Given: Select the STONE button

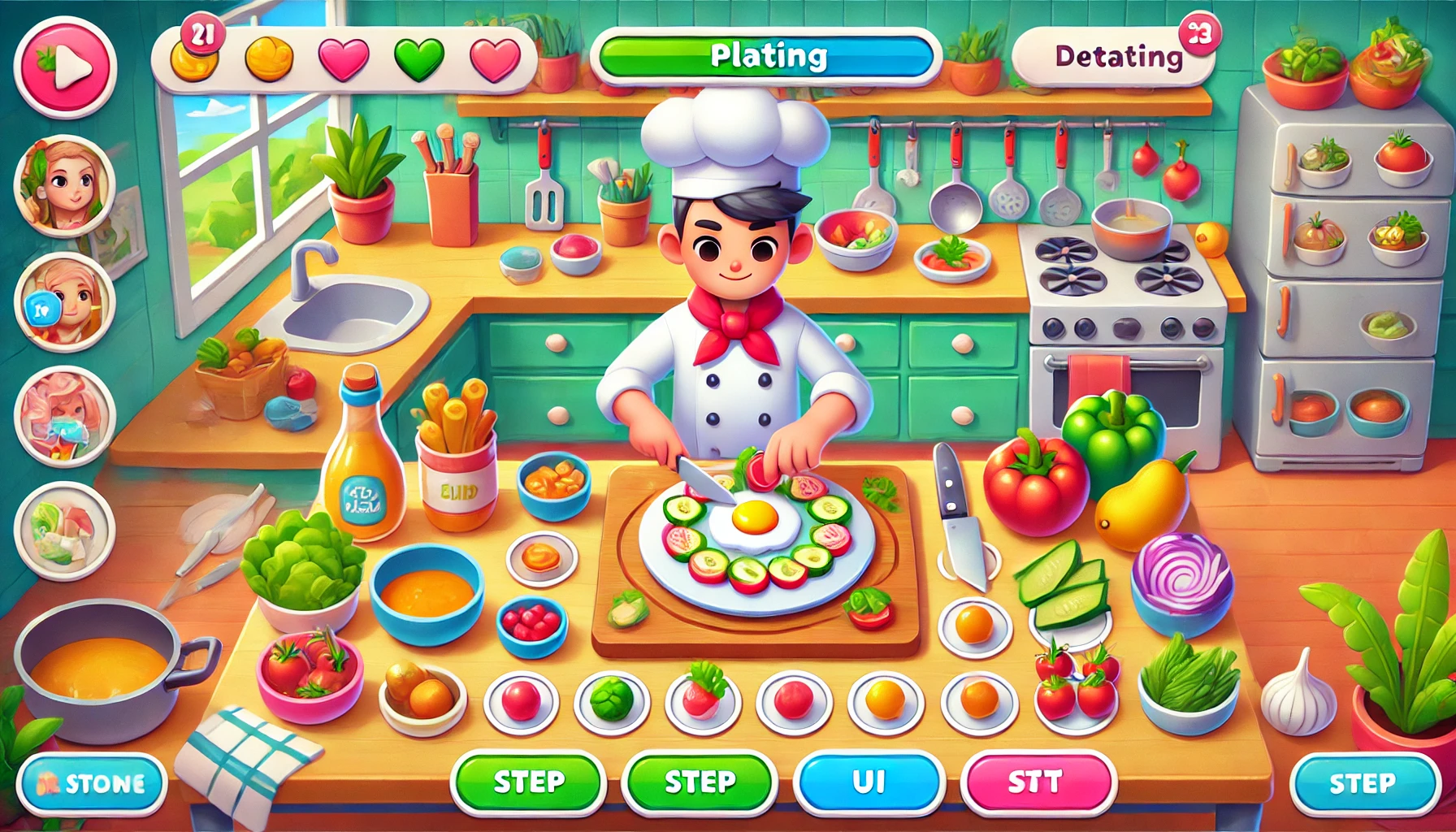Looking at the screenshot, I should (92, 783).
